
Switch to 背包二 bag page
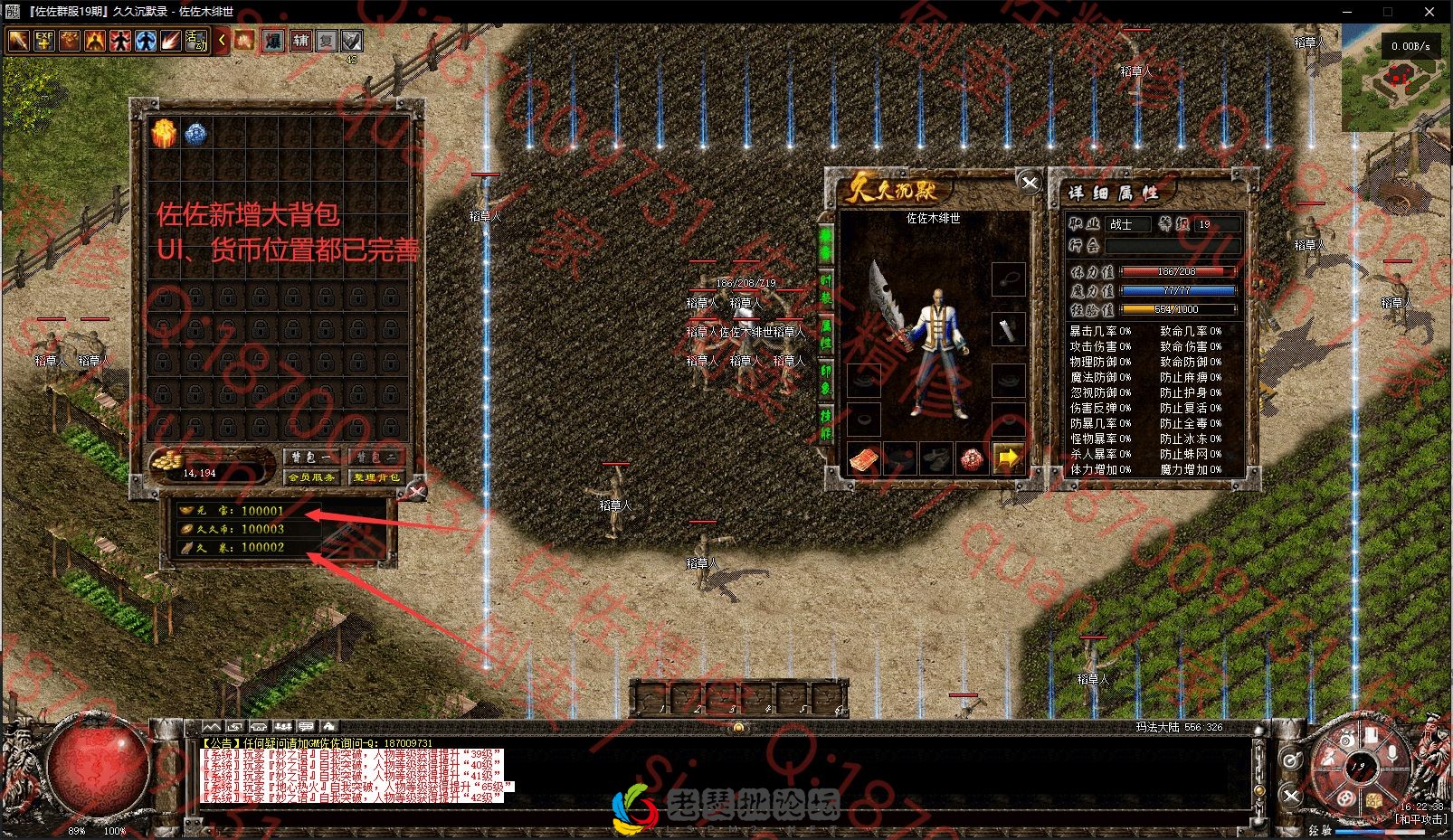click(x=375, y=458)
